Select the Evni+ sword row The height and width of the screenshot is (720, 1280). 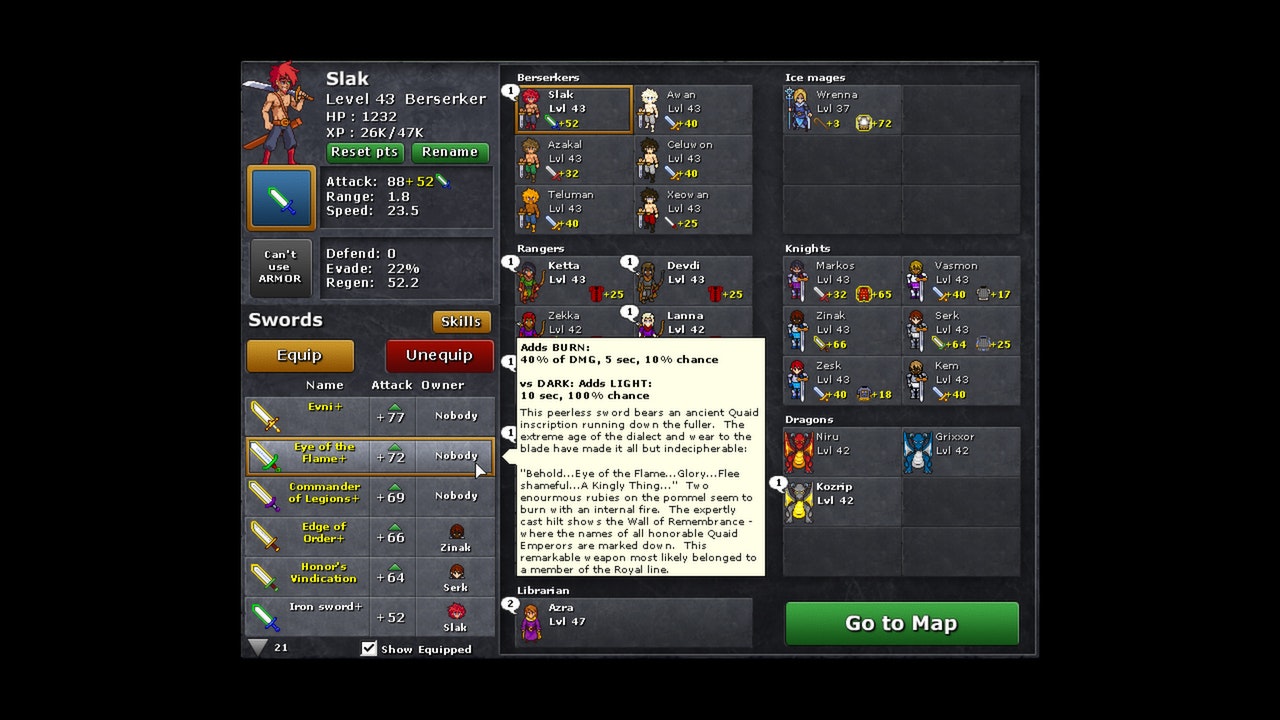(370, 415)
